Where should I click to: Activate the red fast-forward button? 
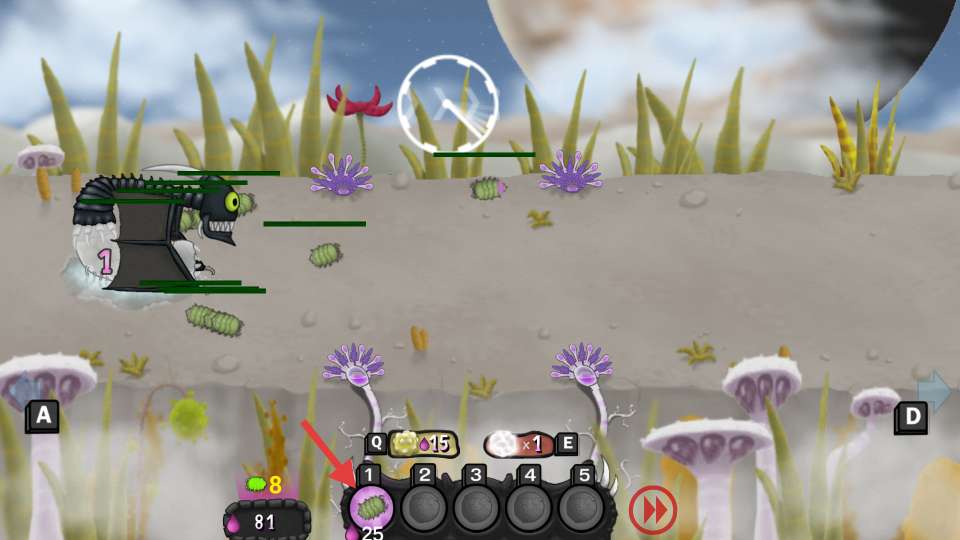(x=653, y=510)
